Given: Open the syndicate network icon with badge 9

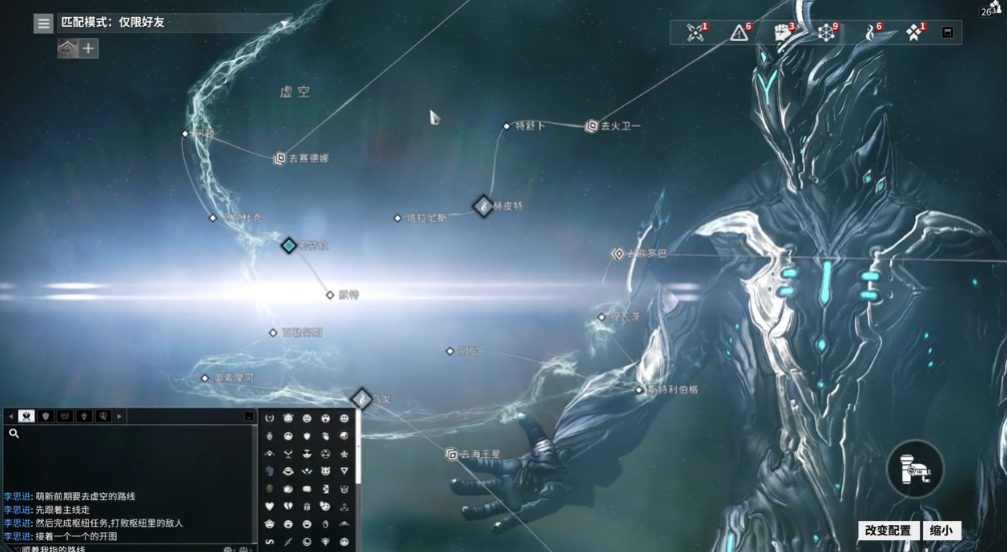Looking at the screenshot, I should [x=826, y=33].
